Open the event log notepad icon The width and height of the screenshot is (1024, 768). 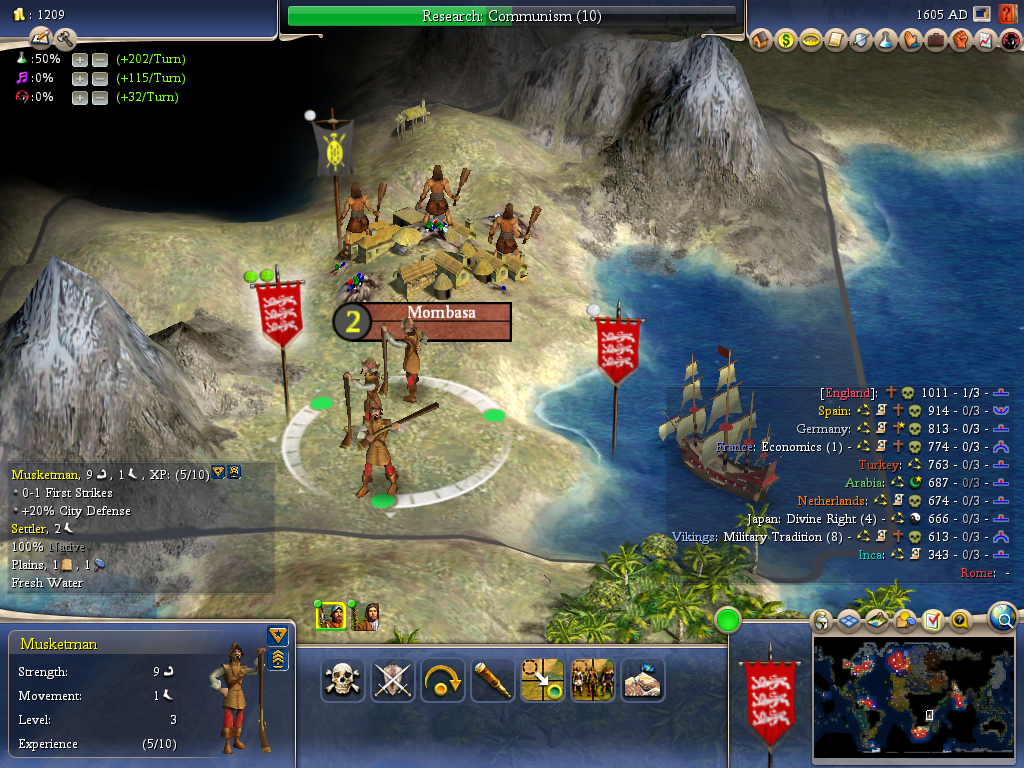(41, 39)
